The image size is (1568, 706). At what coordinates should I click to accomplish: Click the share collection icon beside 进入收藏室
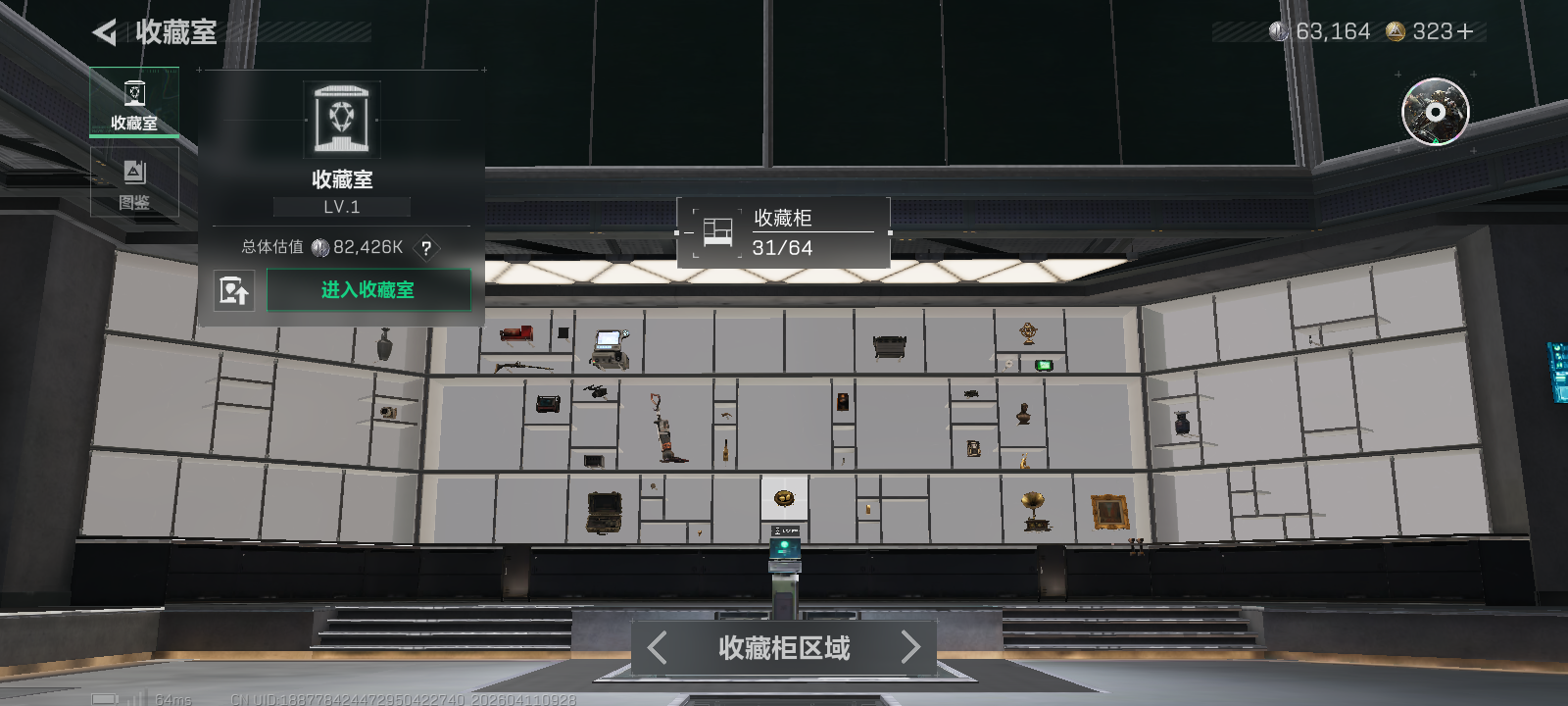click(x=234, y=290)
